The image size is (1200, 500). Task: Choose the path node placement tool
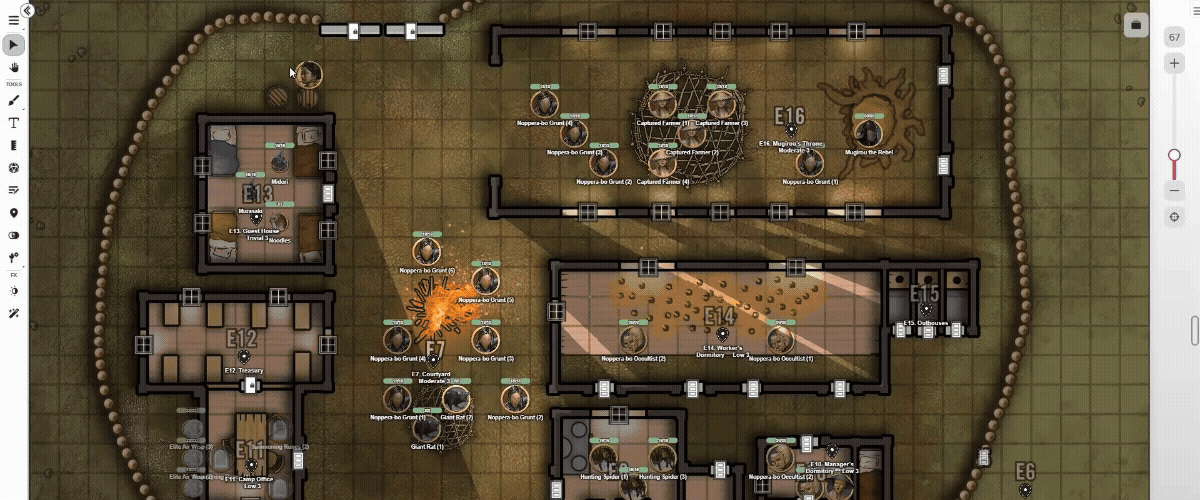[14, 258]
